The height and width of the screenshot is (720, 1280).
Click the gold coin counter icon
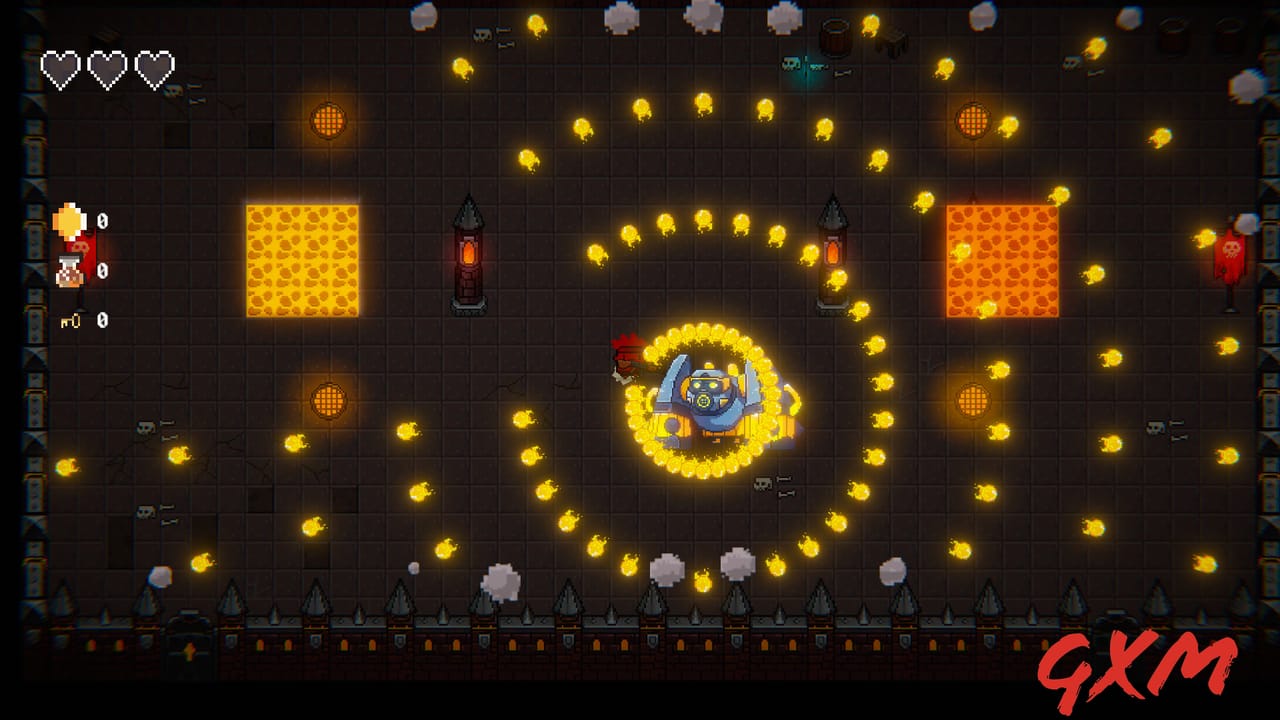tap(68, 217)
